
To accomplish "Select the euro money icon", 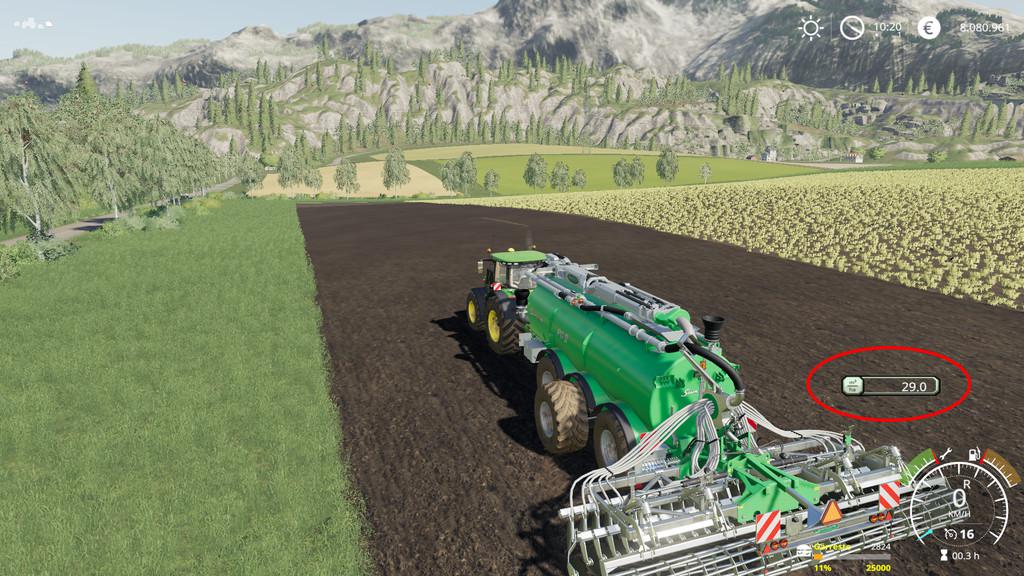I will (x=929, y=28).
